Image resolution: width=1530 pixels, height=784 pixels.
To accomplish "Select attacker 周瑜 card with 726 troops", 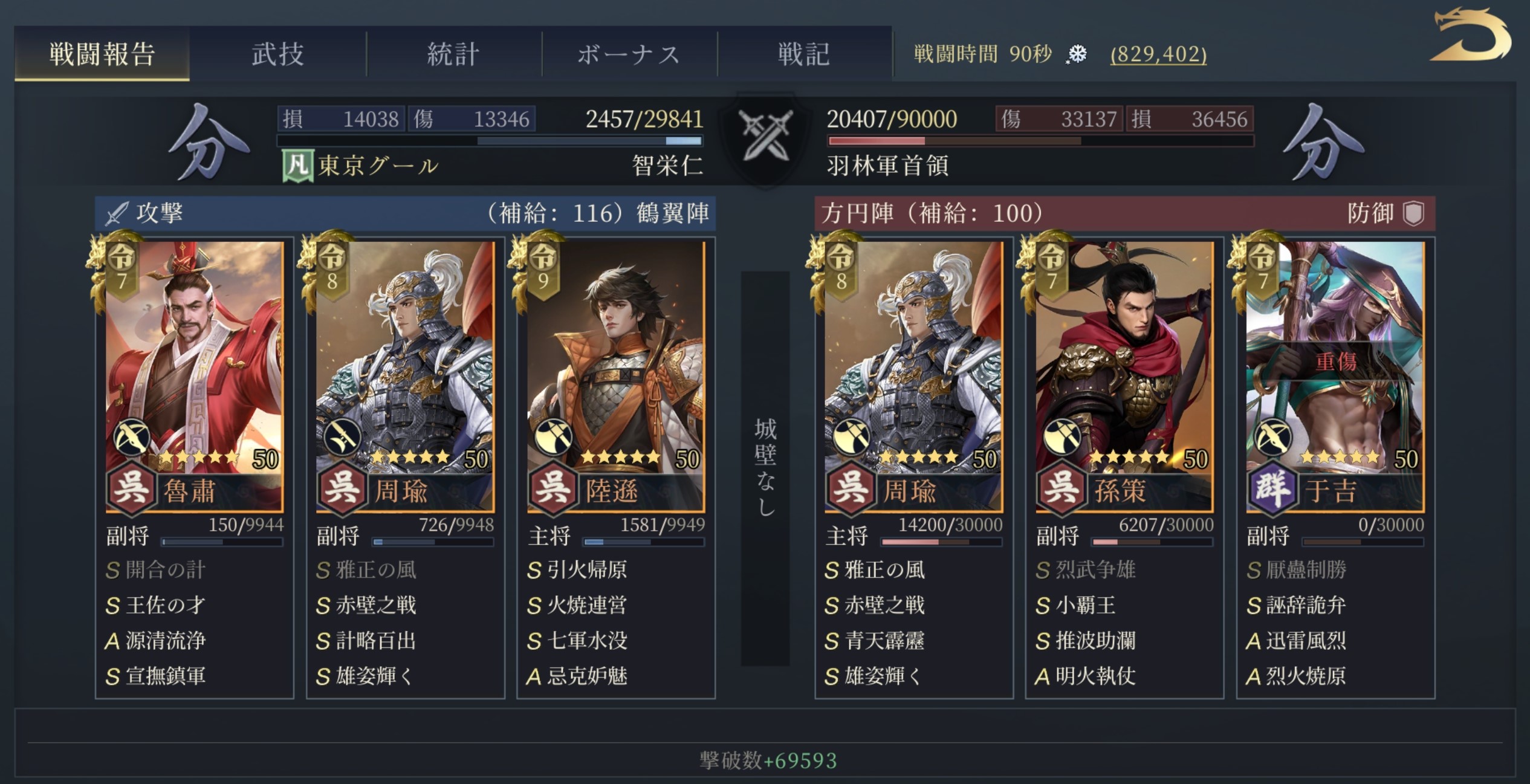I will 405,375.
